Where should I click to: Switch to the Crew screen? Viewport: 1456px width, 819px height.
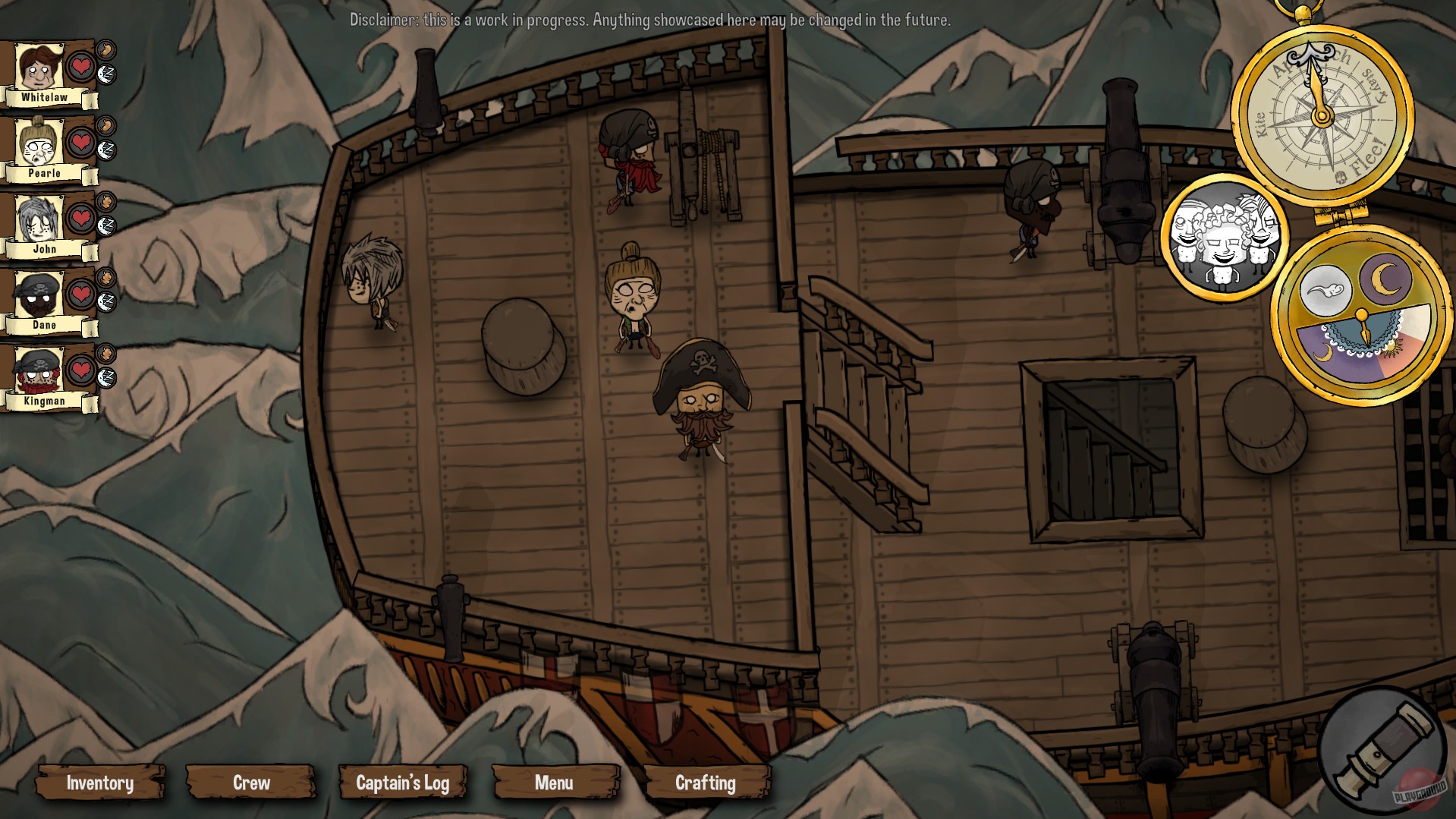coord(251,783)
